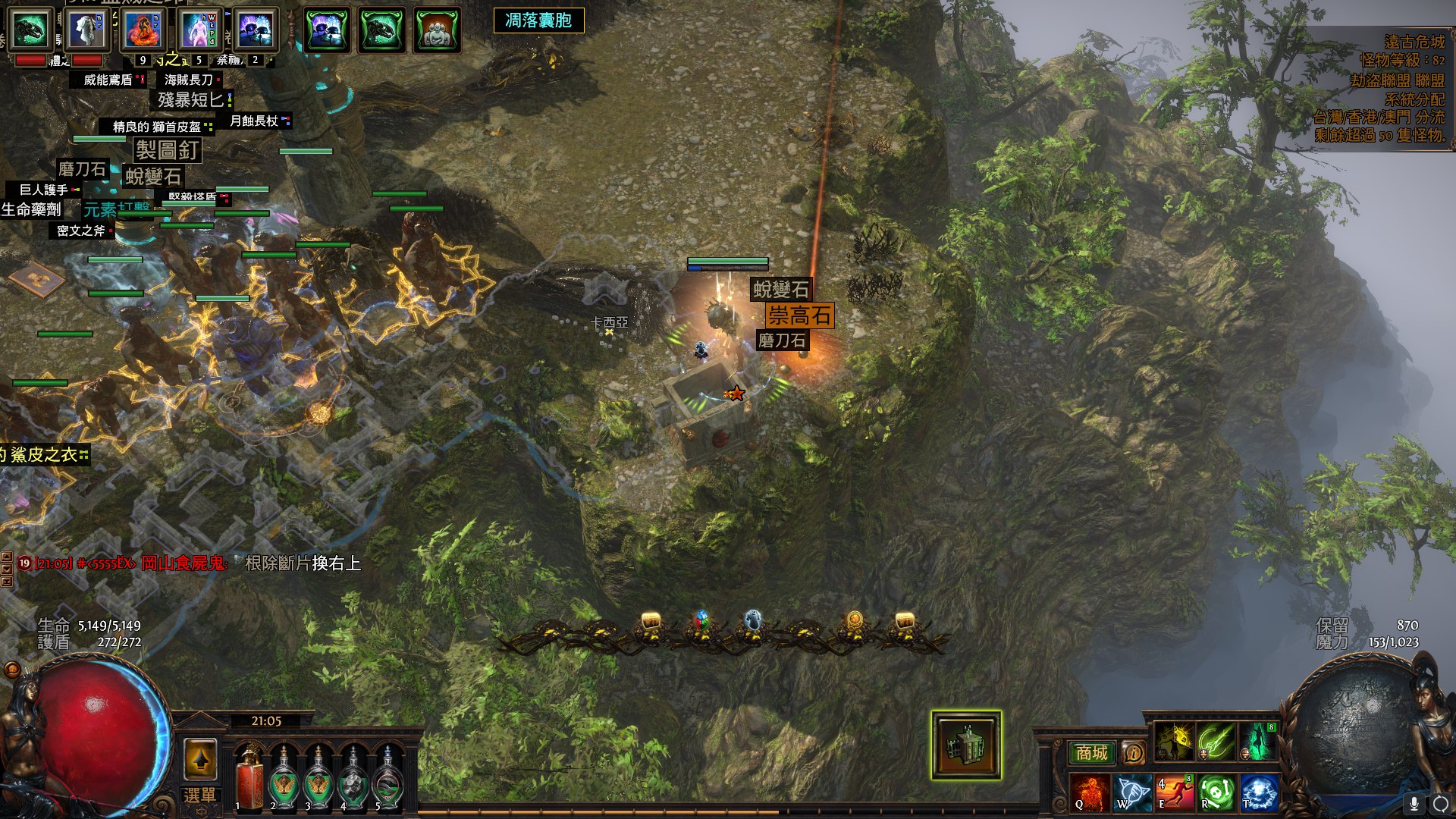
Task: Click the orange info speech-bubble icon
Action: [x=1134, y=753]
